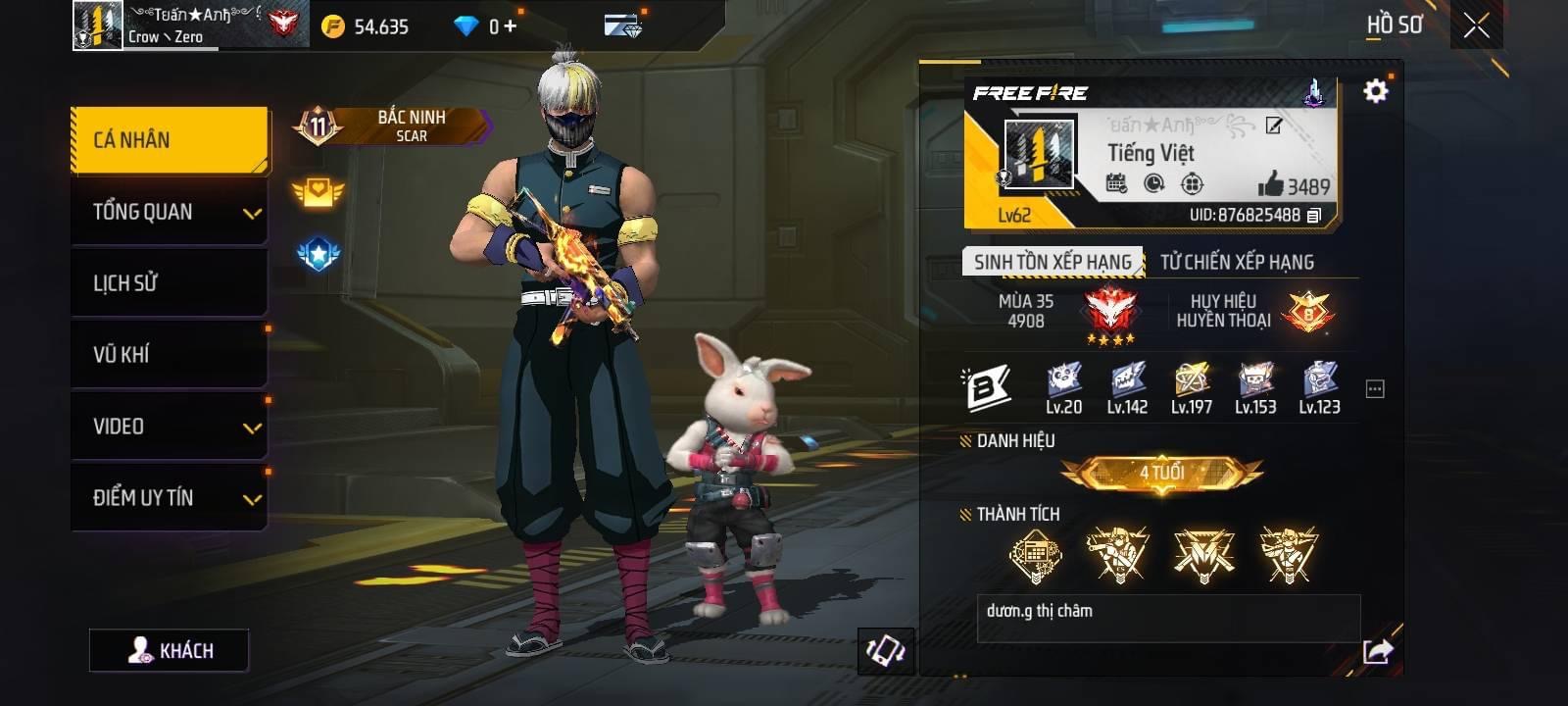Screen dimensions: 1568x706
Task: Edit the player nickname with the pencil icon
Action: pyautogui.click(x=1274, y=125)
